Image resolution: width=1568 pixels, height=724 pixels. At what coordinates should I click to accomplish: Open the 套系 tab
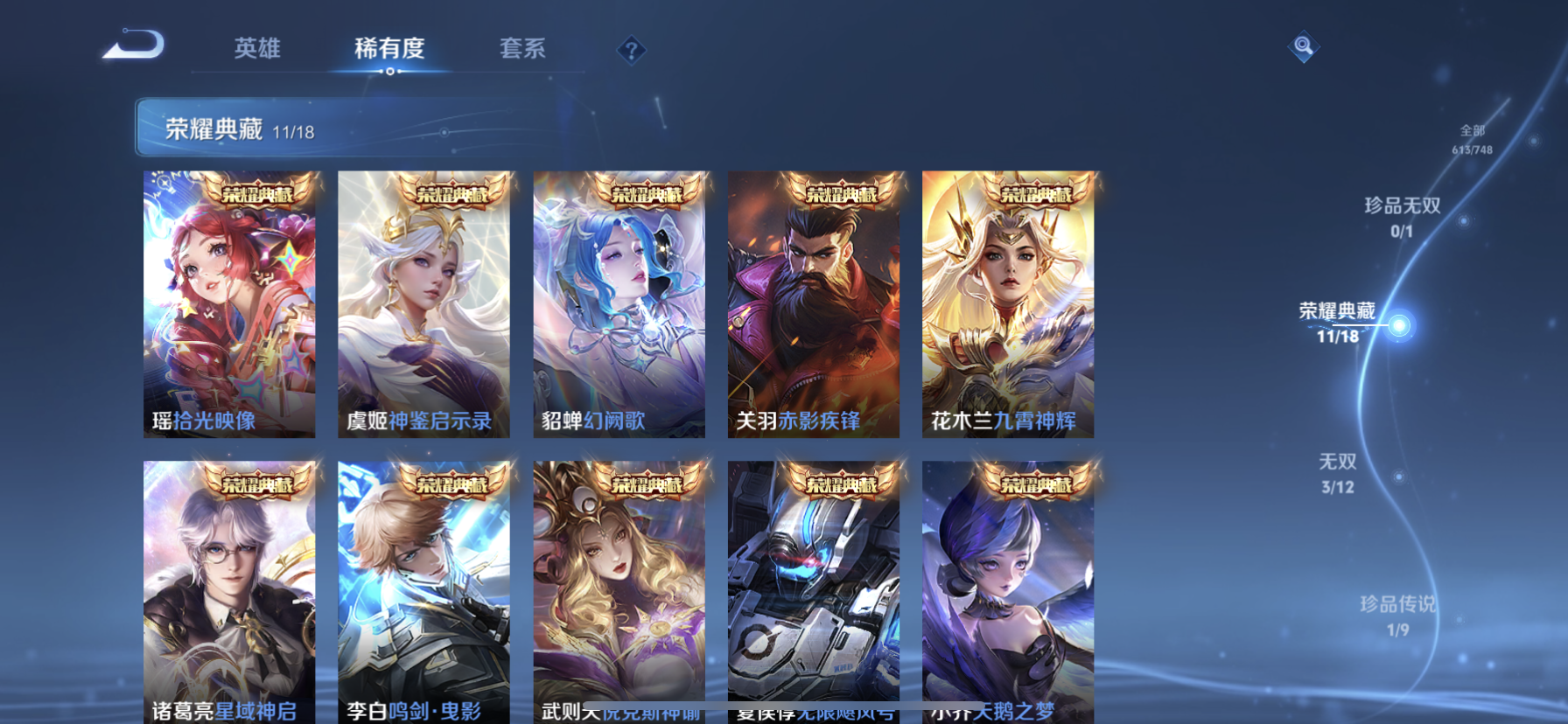click(523, 50)
